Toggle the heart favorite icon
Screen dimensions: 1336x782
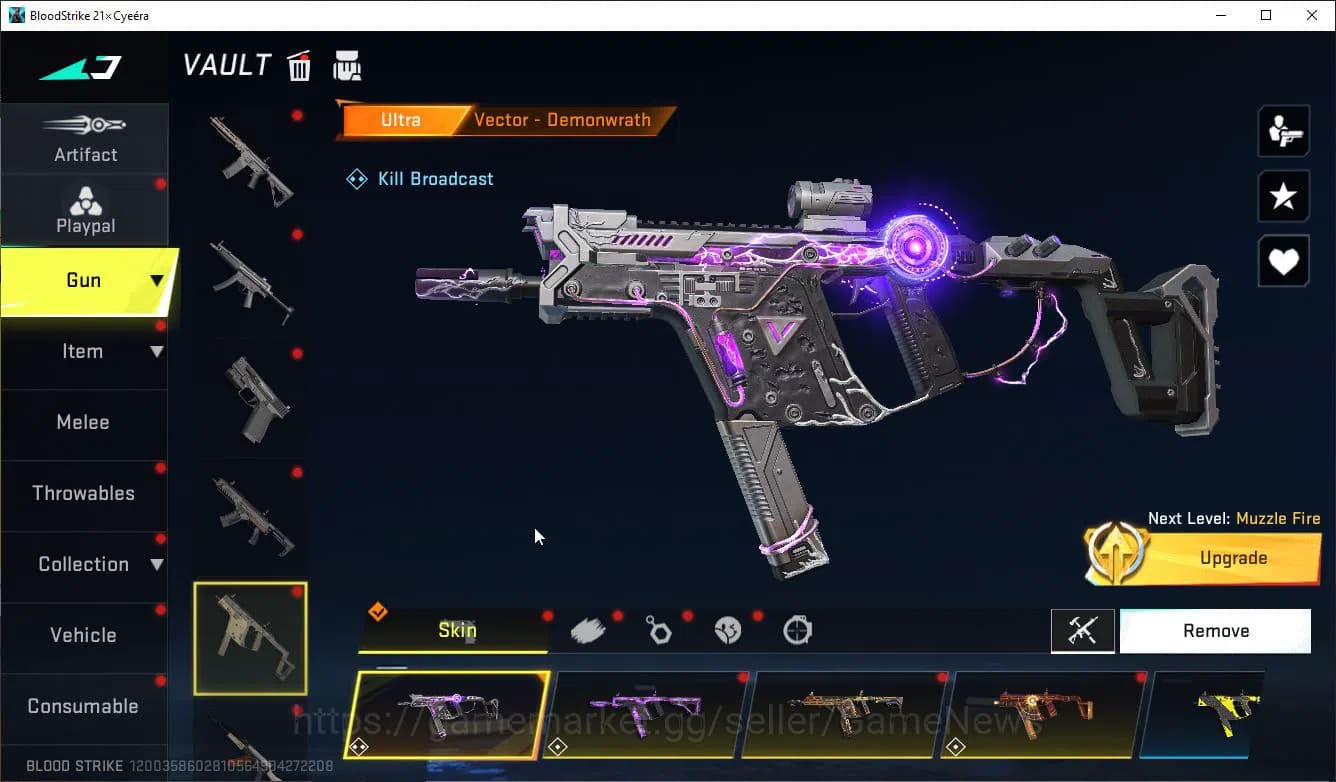tap(1283, 261)
